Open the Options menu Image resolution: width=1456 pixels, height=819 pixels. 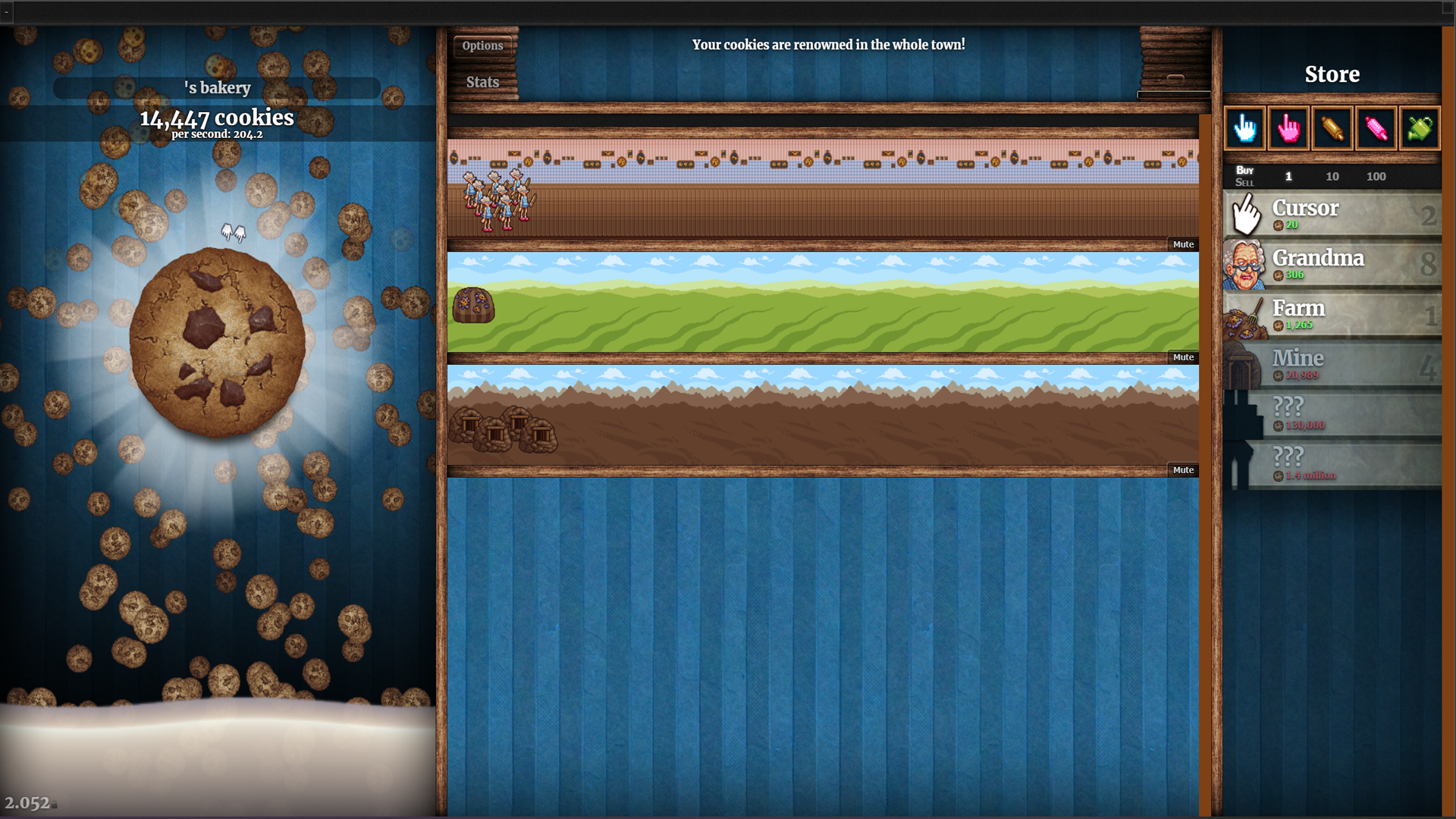[482, 45]
